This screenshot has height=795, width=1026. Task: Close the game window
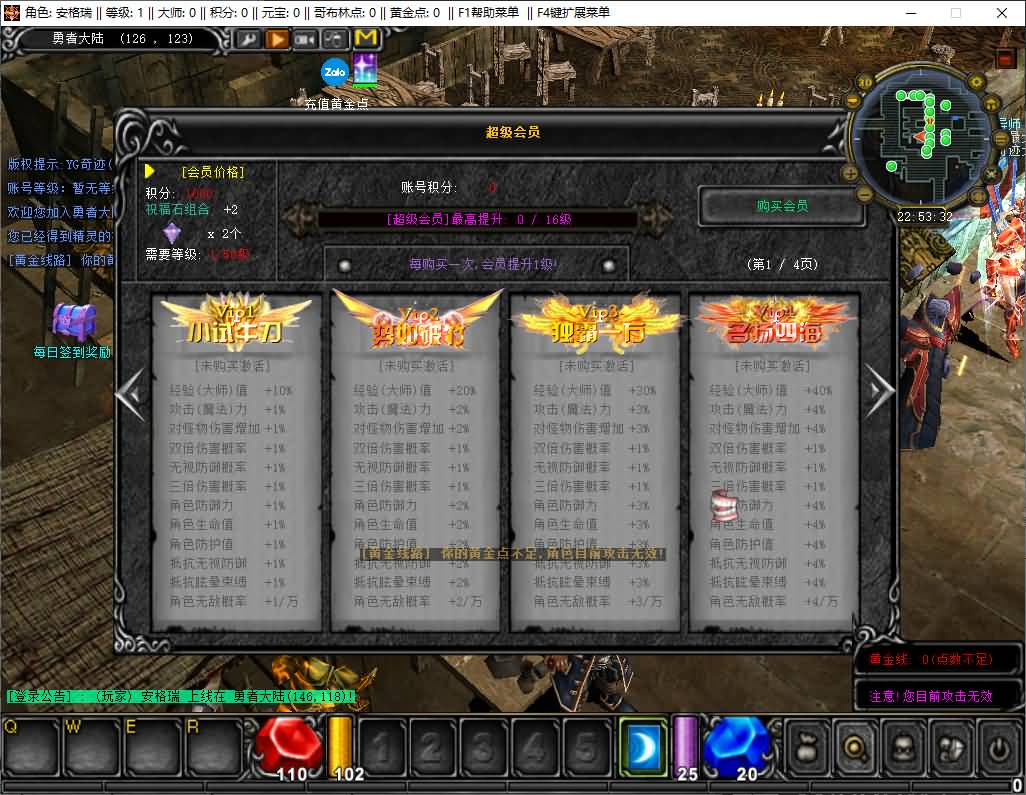point(1002,13)
